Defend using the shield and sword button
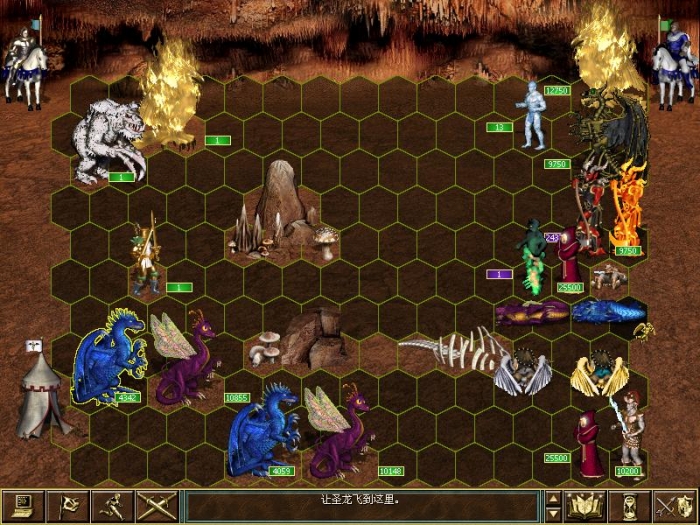Screen dimensions: 700x525 674,505
